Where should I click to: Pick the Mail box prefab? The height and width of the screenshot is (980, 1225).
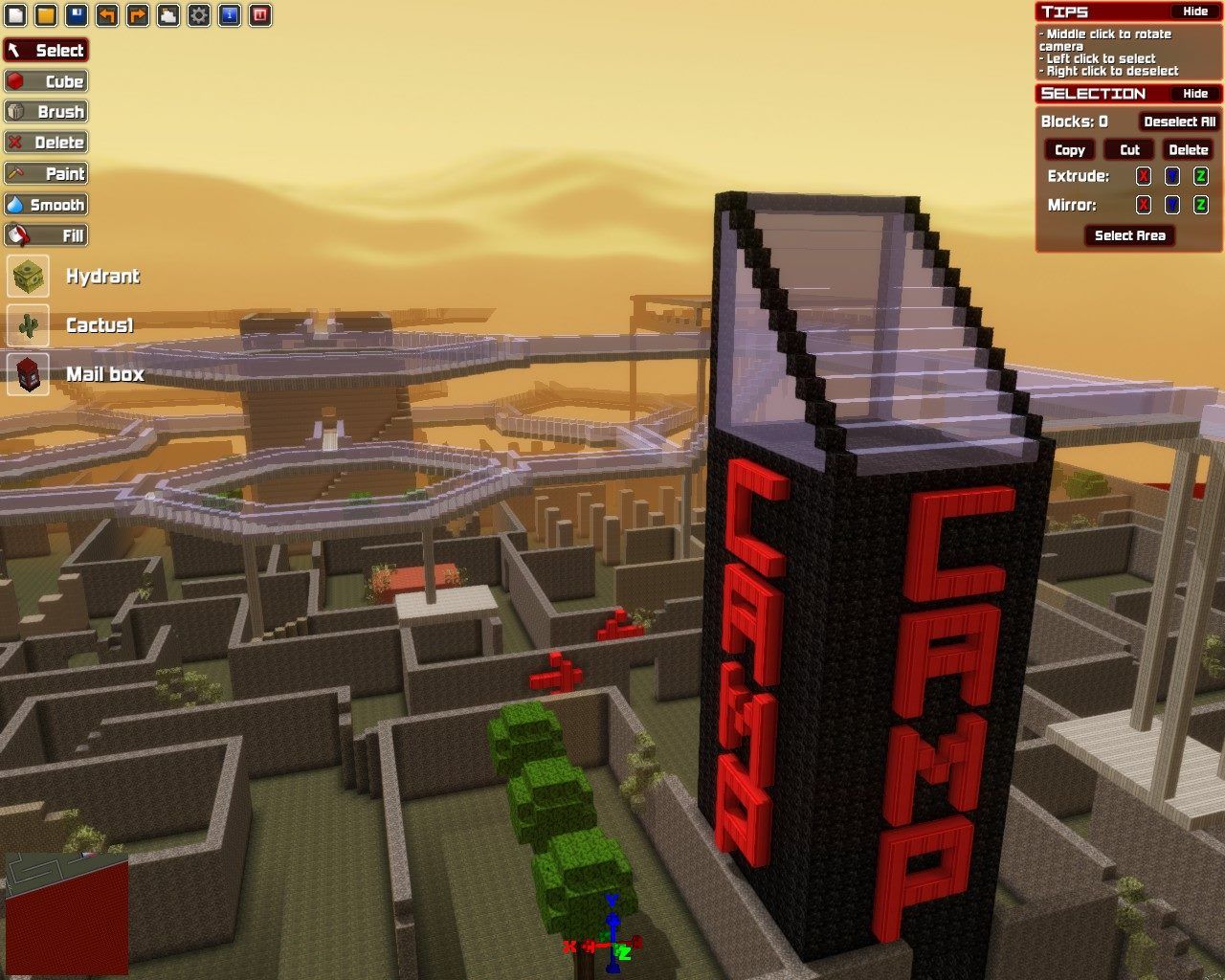coord(29,374)
